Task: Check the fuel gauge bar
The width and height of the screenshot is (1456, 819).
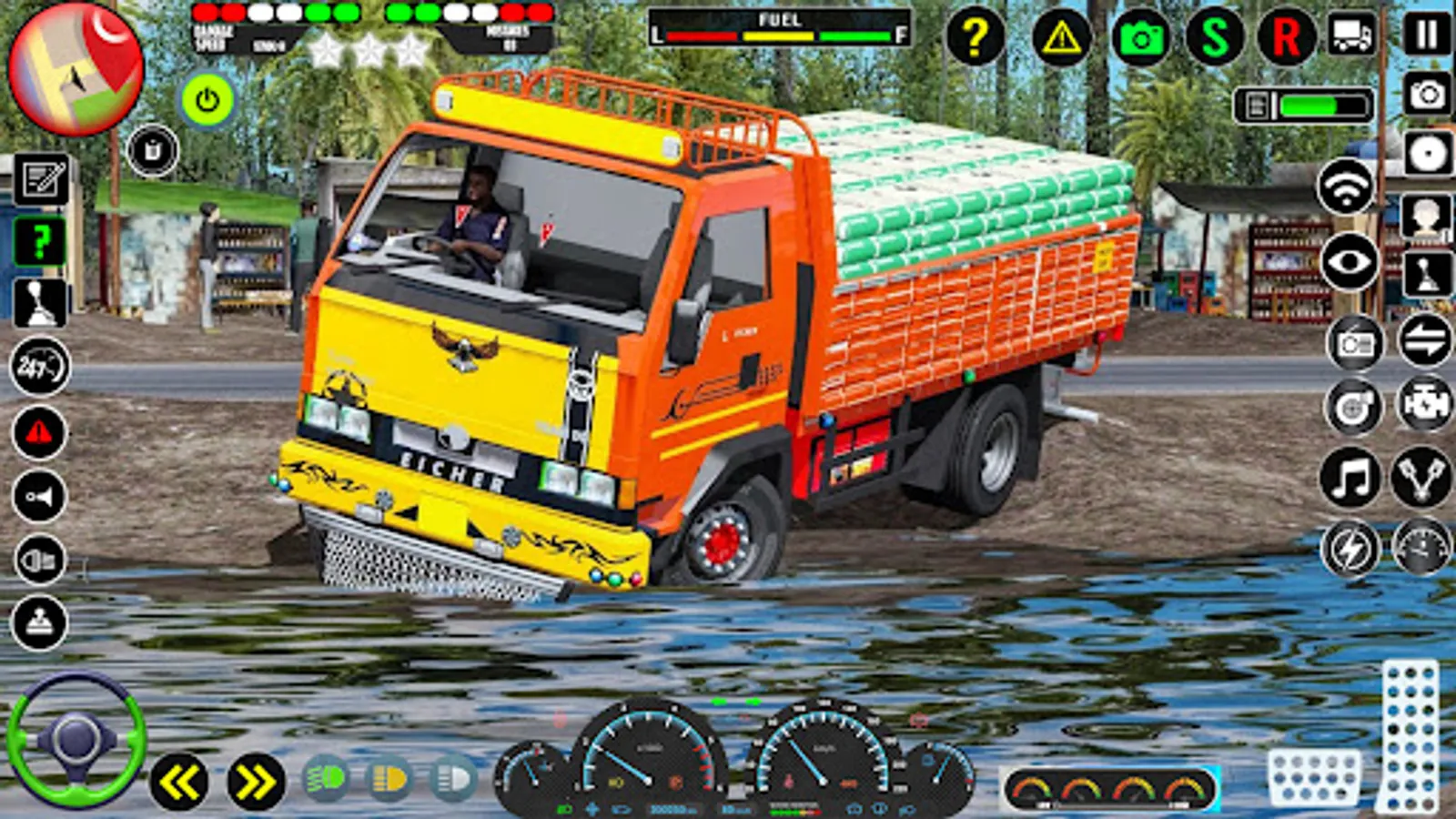Action: (778, 35)
